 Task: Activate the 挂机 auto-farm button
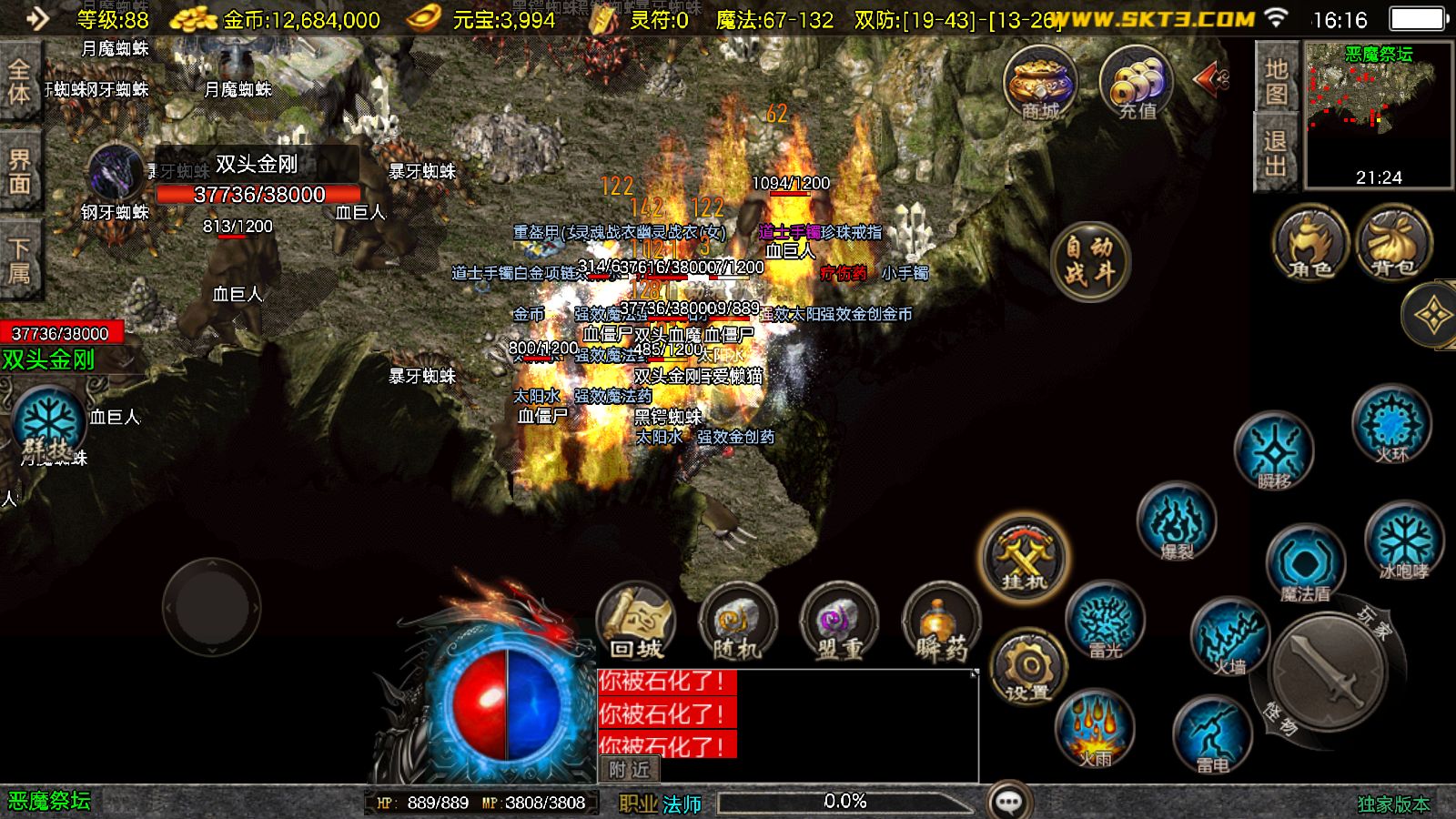1024,556
